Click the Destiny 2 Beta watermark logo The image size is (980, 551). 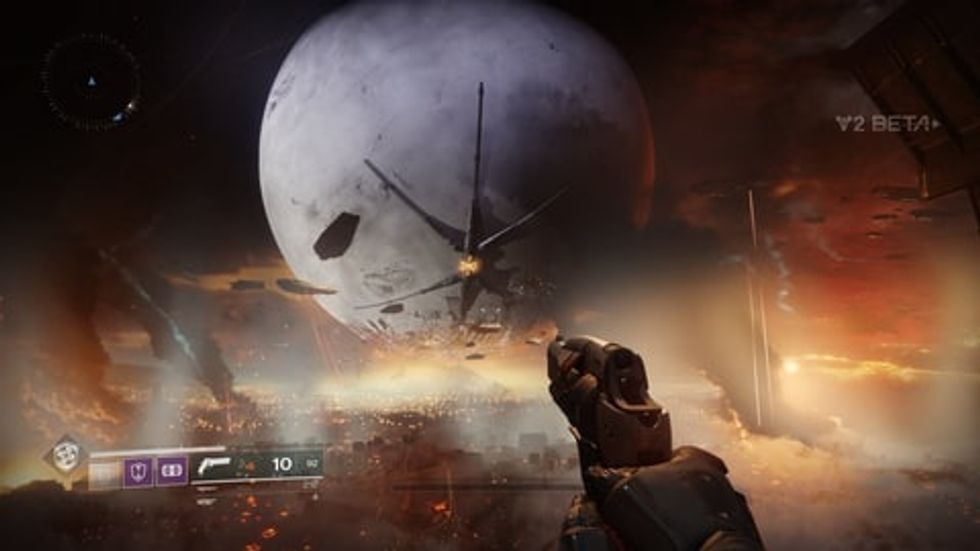(887, 124)
